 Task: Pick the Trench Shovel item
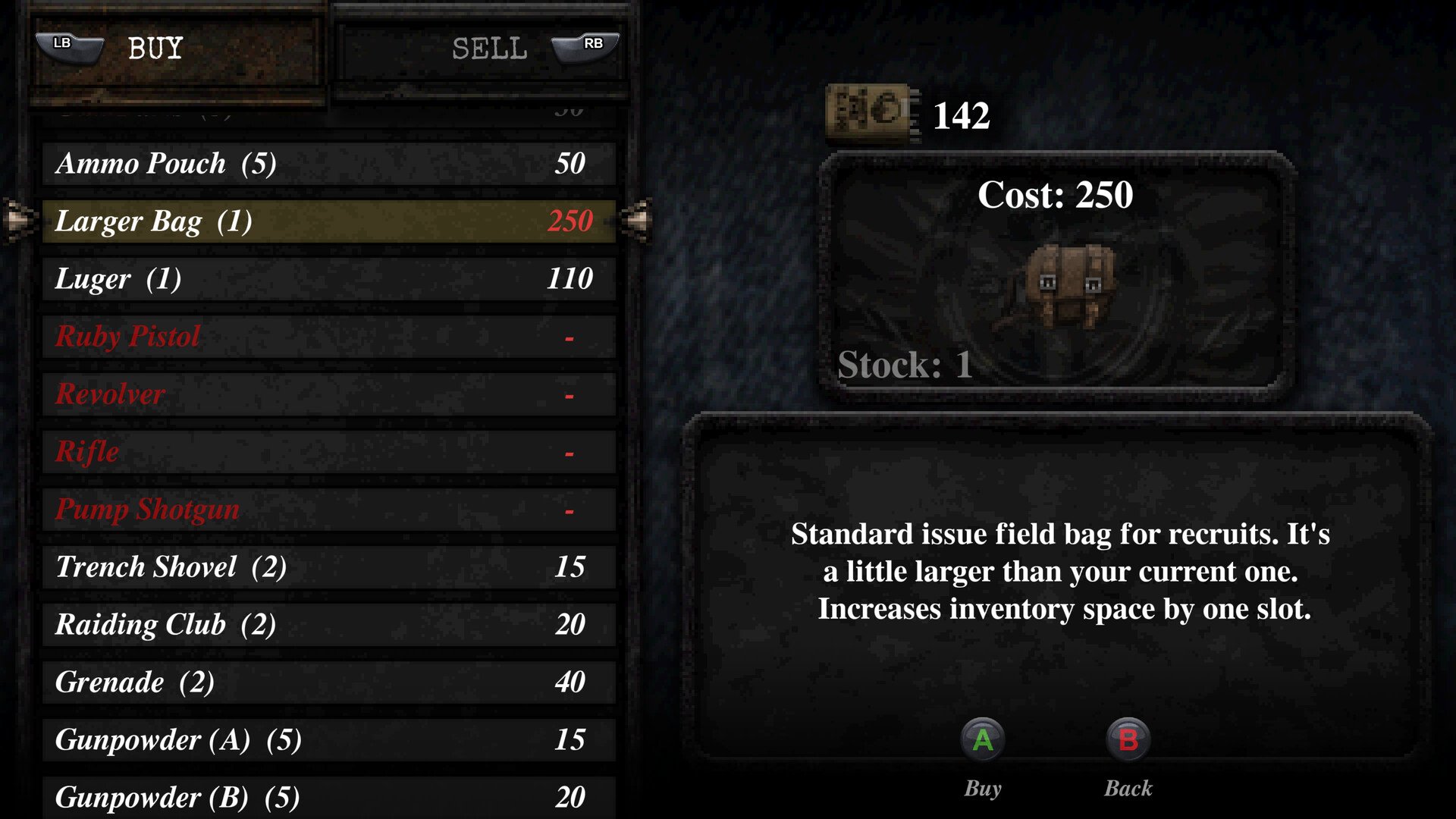[328, 567]
